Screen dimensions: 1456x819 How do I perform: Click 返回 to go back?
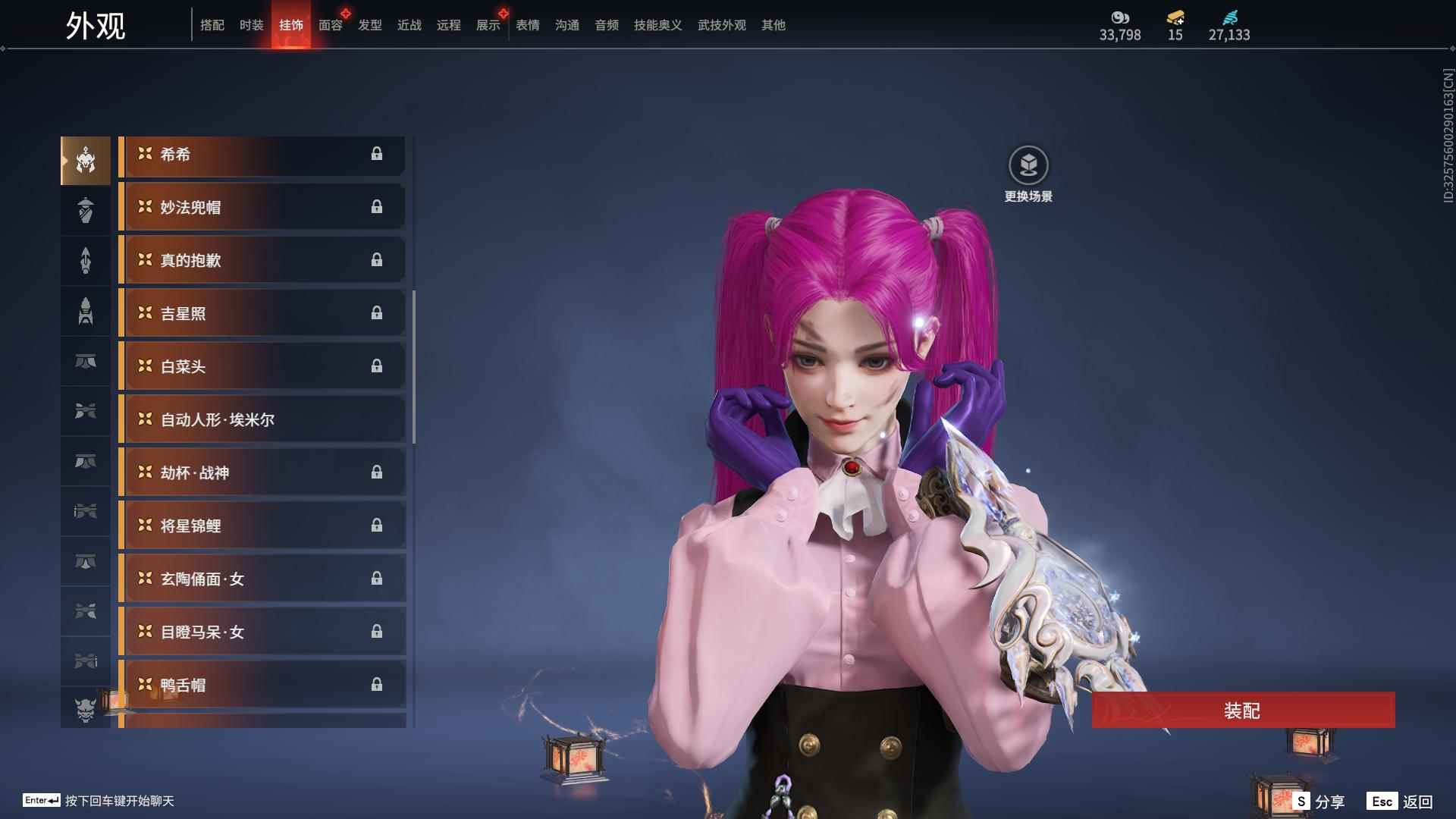pyautogui.click(x=1401, y=802)
